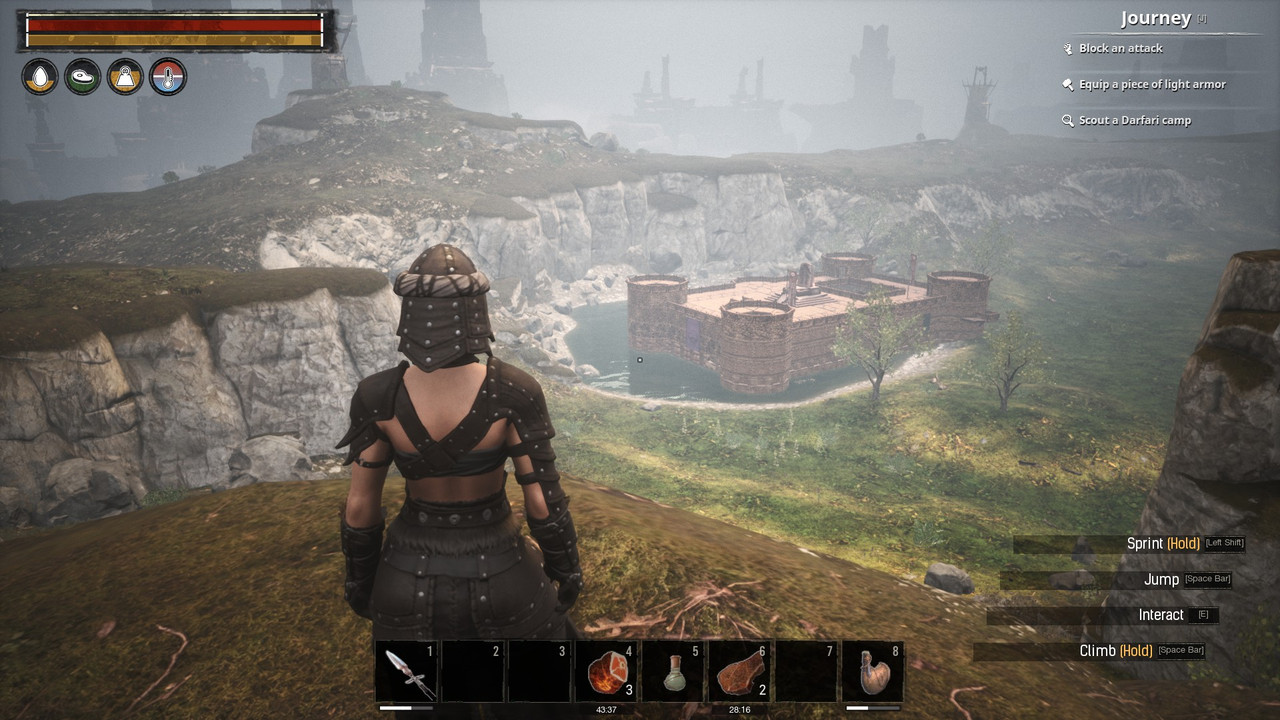
Task: Open the Journey panel header
Action: [x=1156, y=18]
